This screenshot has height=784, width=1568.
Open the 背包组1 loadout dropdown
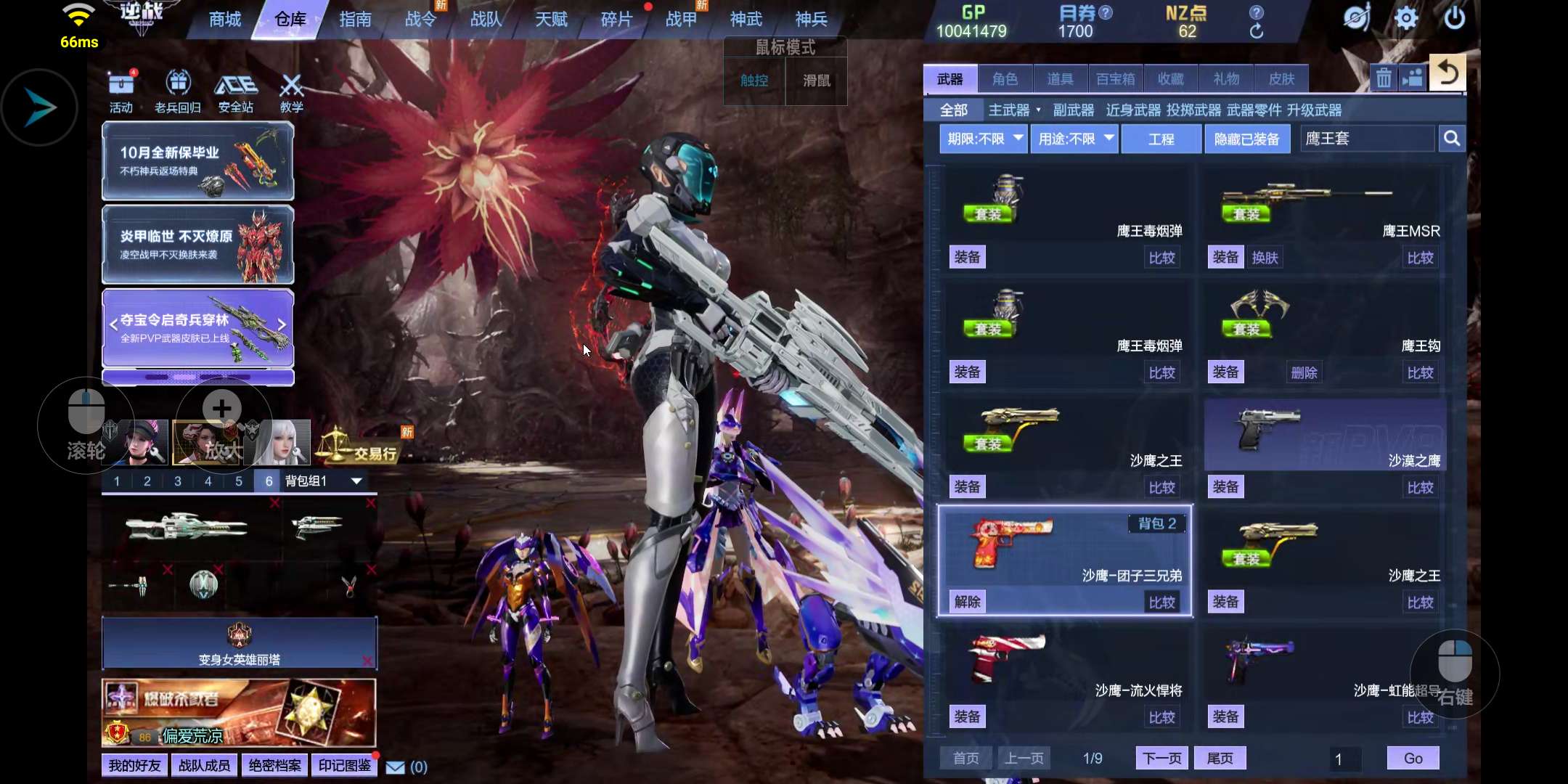(356, 481)
